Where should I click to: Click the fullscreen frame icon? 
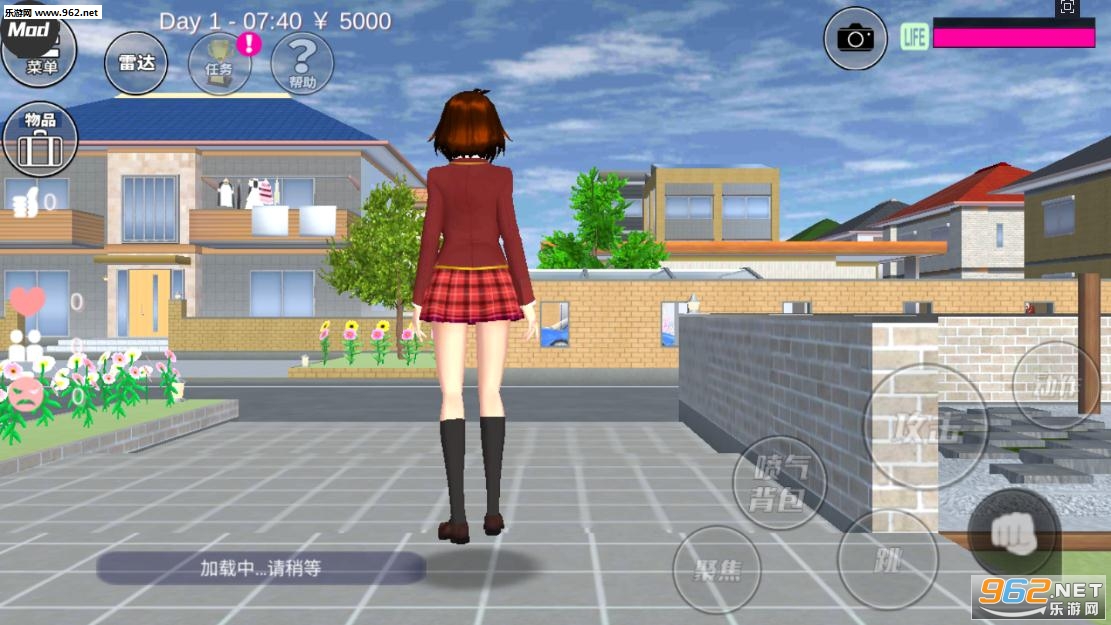pyautogui.click(x=1067, y=8)
